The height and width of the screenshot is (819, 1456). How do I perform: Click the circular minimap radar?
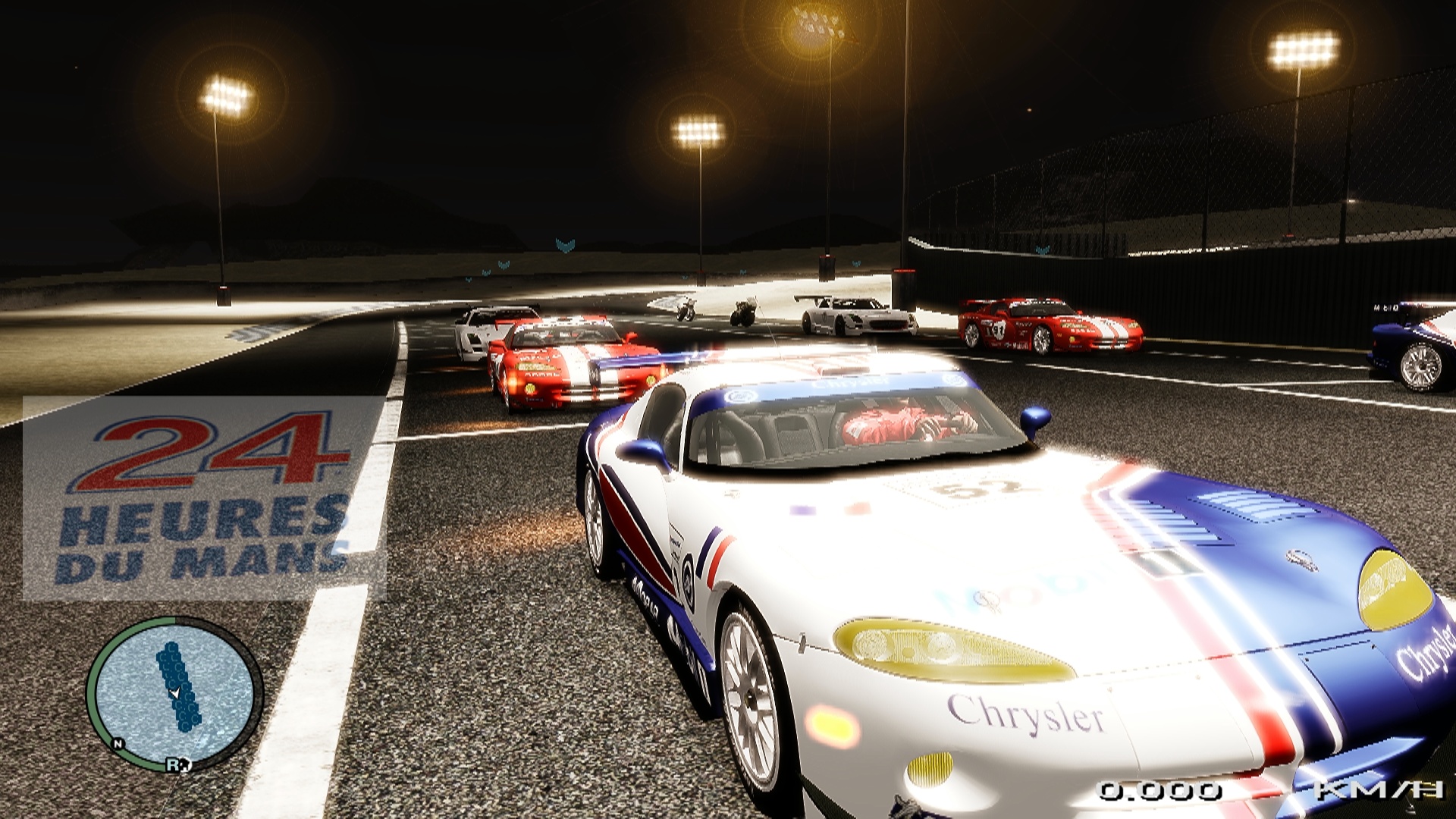[x=174, y=692]
